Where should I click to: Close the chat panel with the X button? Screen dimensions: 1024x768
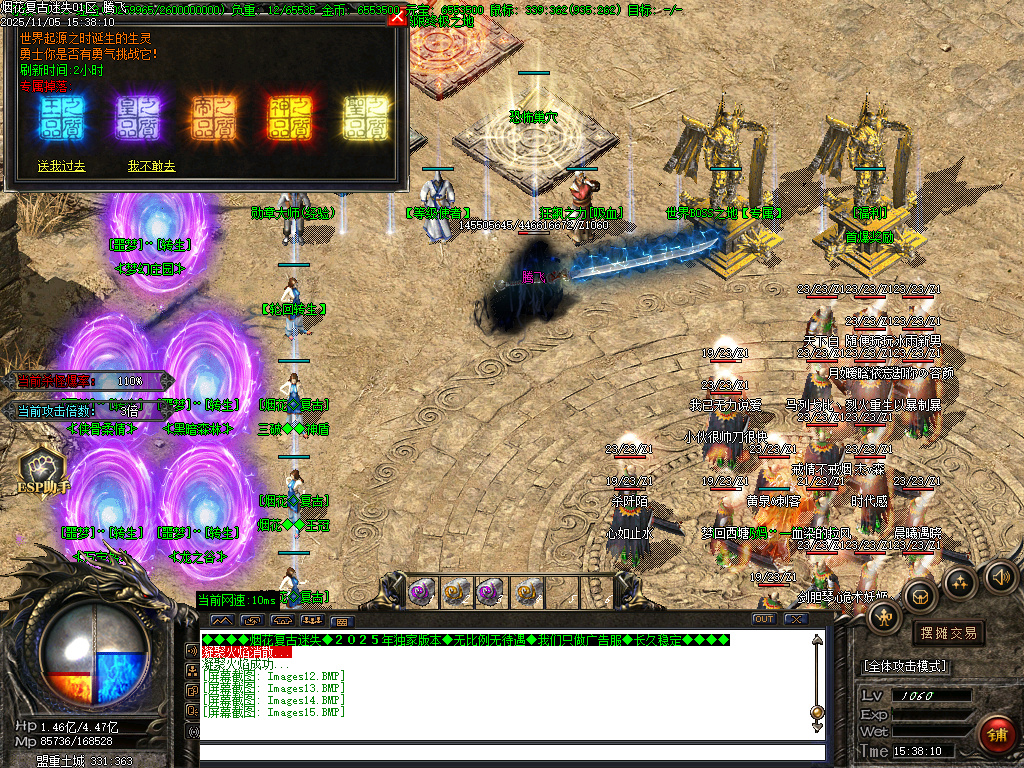796,619
